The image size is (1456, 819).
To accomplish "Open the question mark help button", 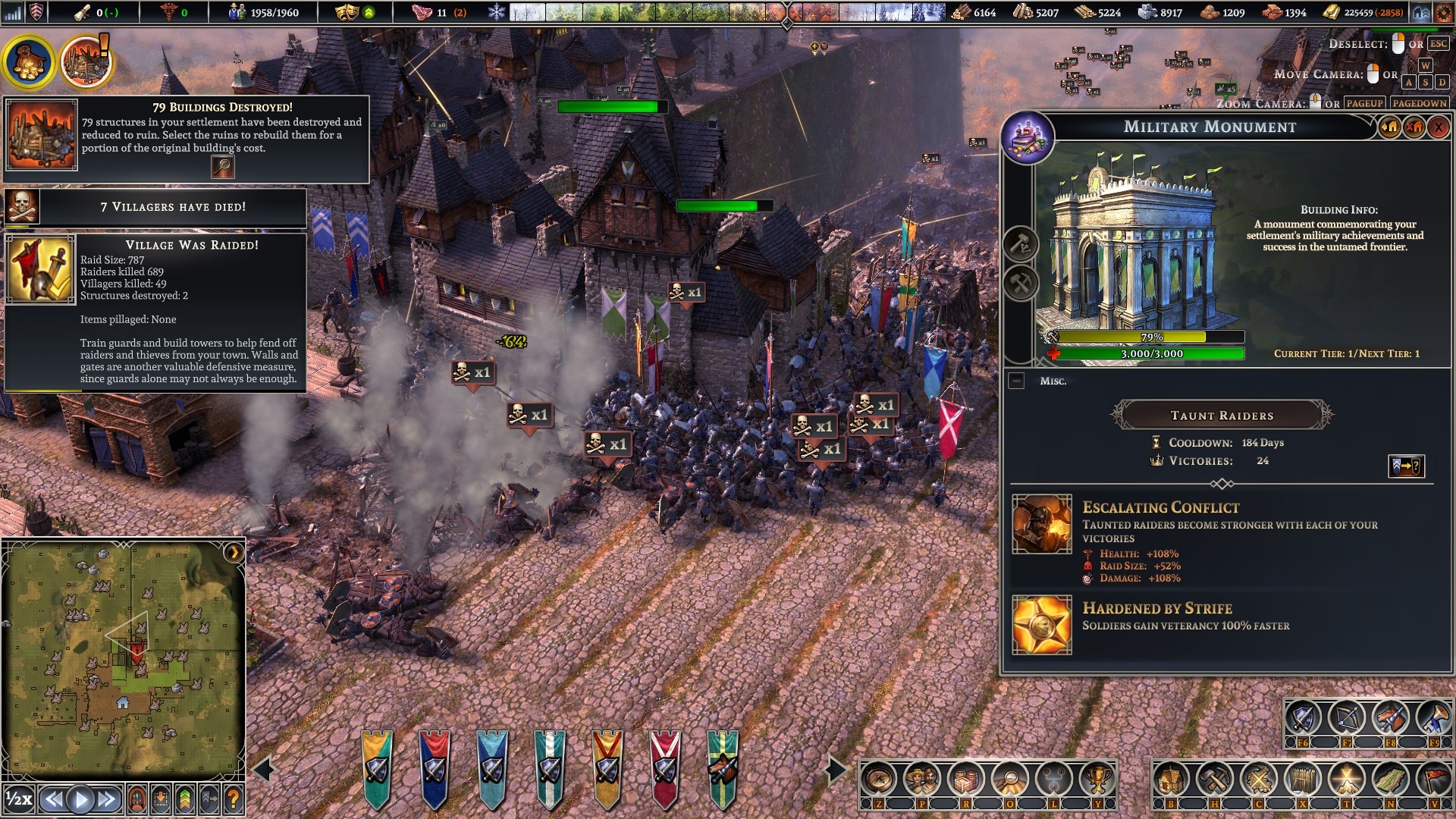I will tap(234, 799).
